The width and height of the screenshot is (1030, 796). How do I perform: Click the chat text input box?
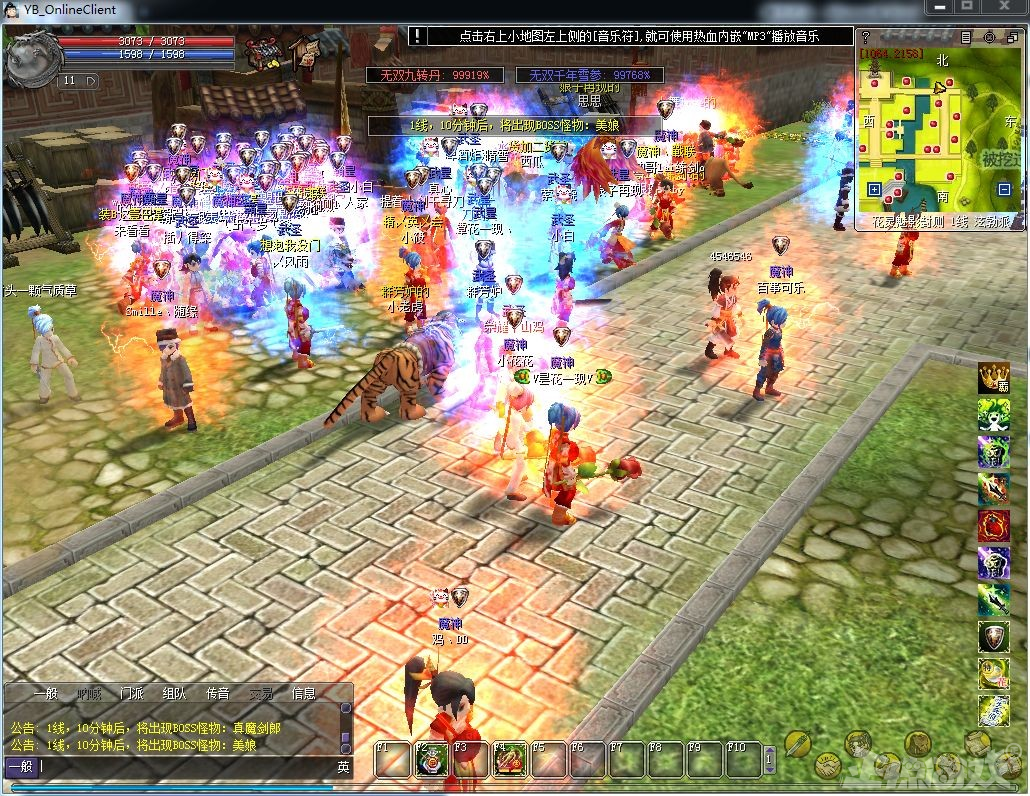pos(180,767)
